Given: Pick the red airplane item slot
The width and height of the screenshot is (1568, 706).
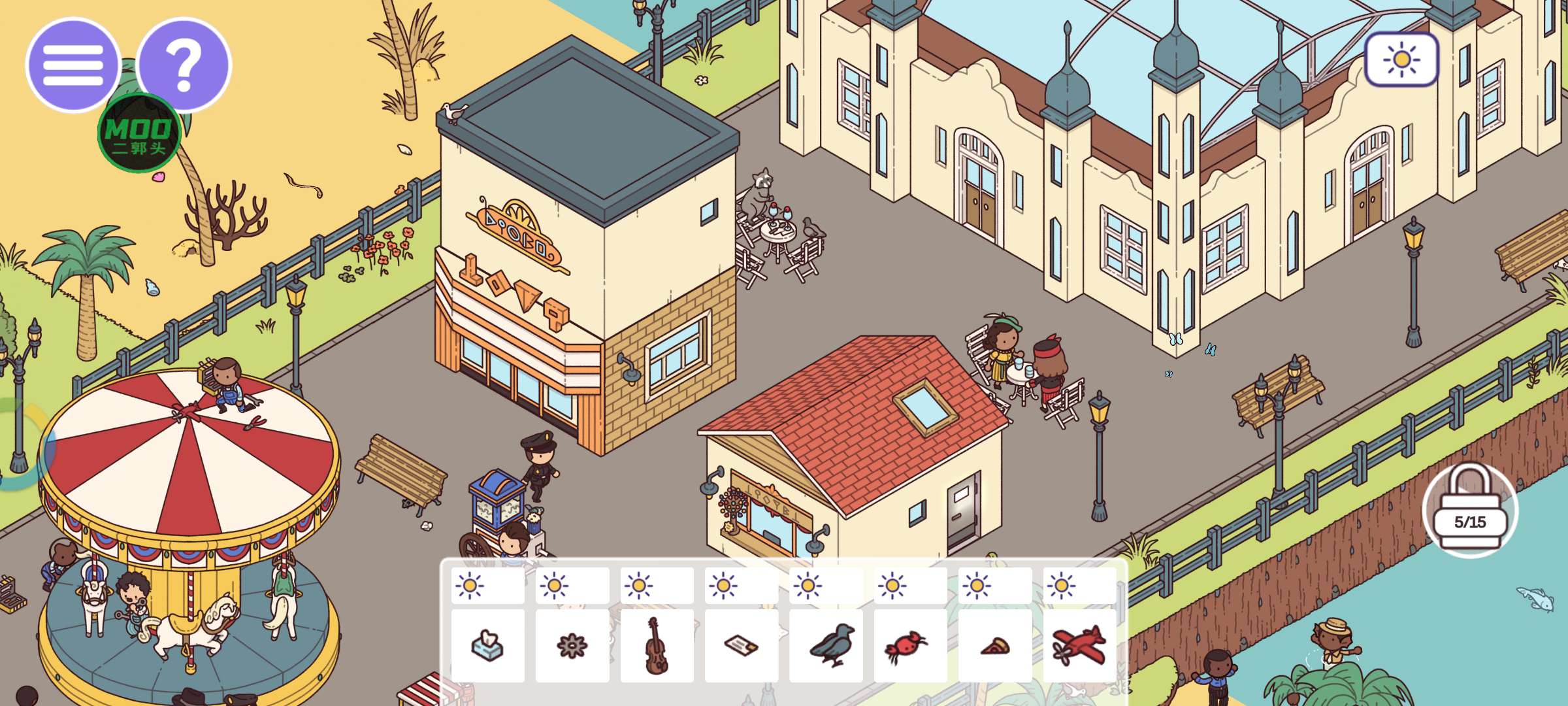Looking at the screenshot, I should click(1079, 646).
